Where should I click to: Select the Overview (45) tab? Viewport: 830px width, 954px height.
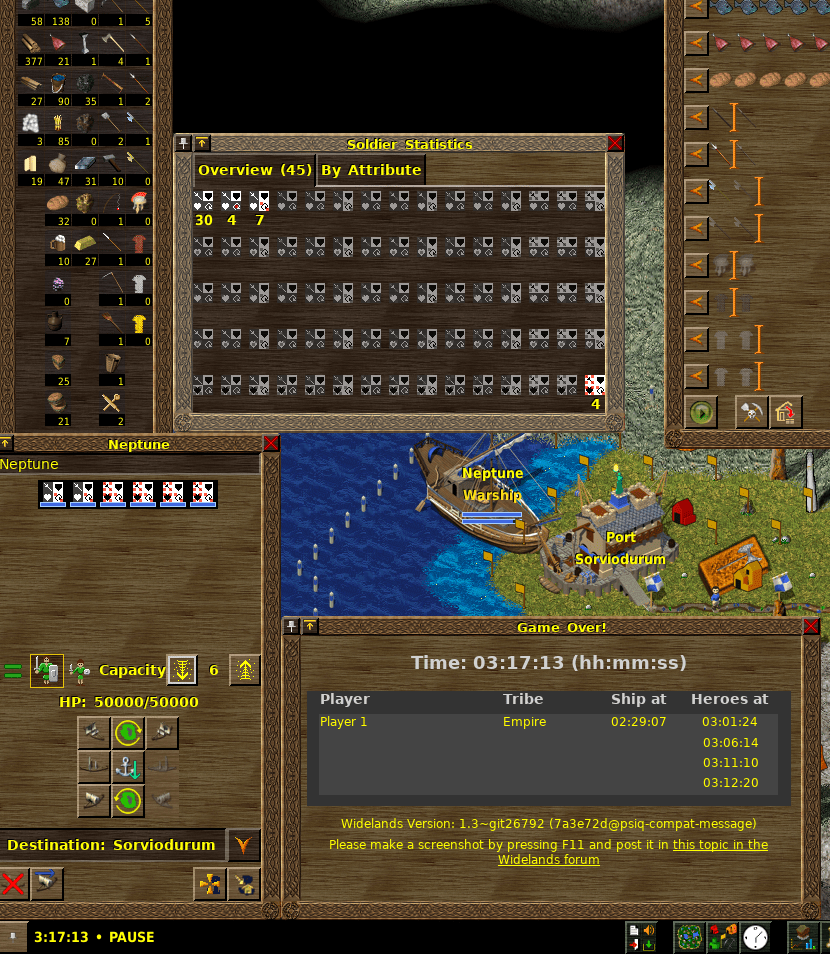255,170
